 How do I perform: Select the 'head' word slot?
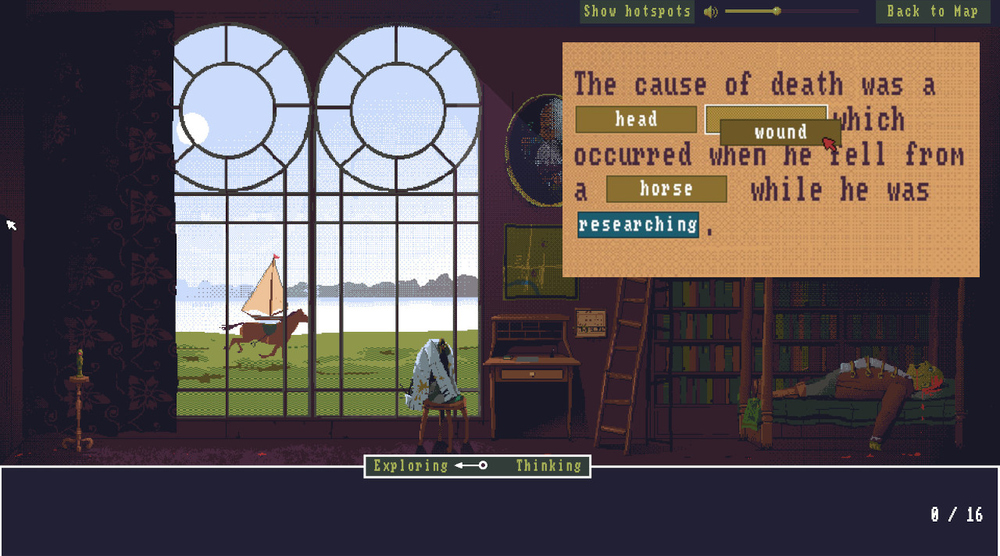coord(636,120)
